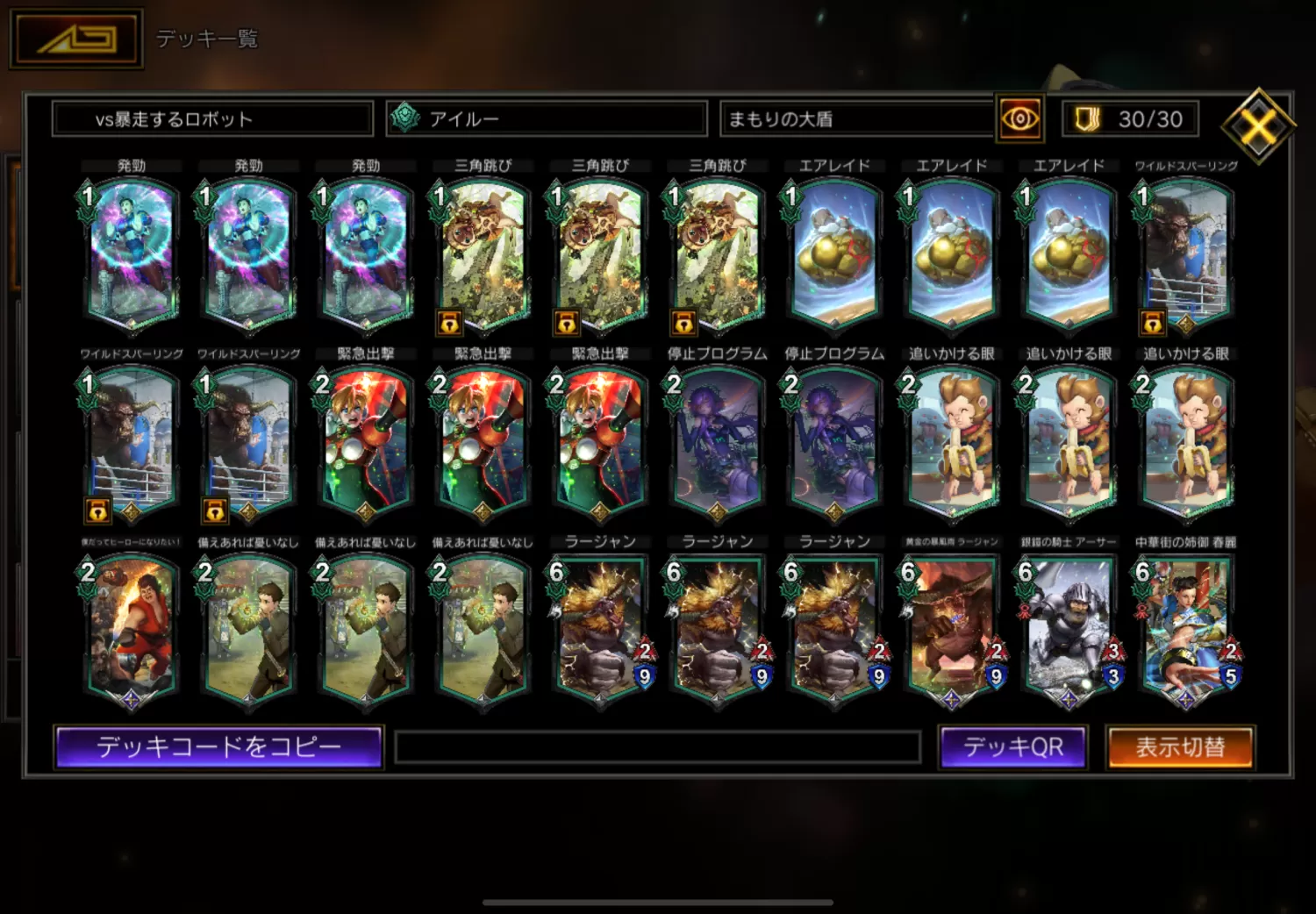
Task: Select the deck name field vs暴走するロボット
Action: (212, 119)
